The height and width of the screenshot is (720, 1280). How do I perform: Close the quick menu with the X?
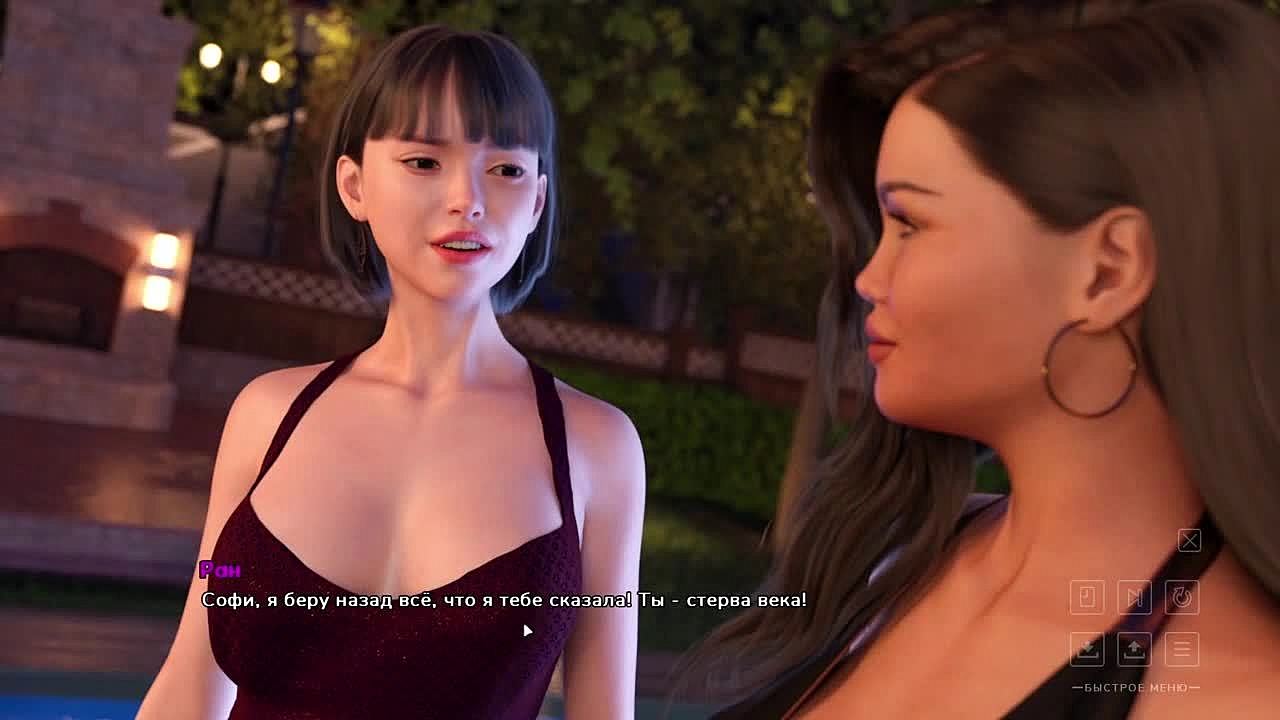pos(1189,541)
